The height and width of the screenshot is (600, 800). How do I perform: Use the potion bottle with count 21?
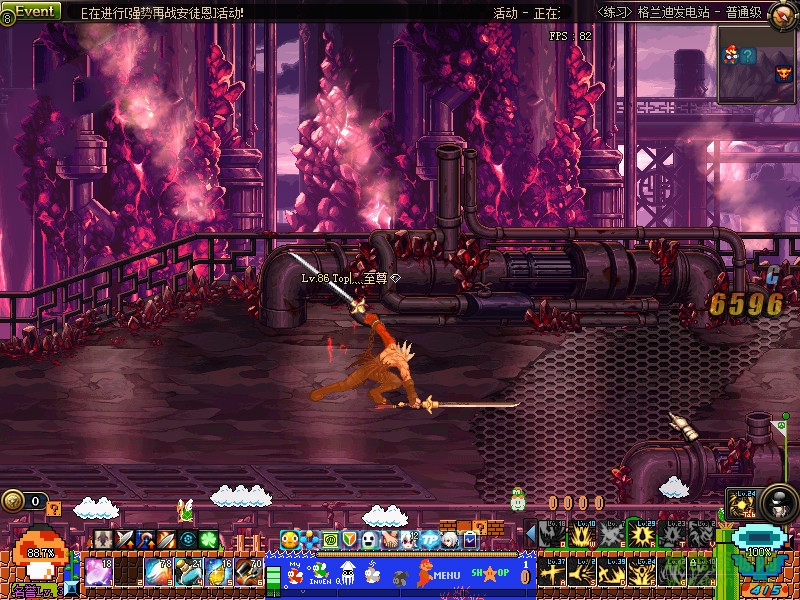coord(190,574)
